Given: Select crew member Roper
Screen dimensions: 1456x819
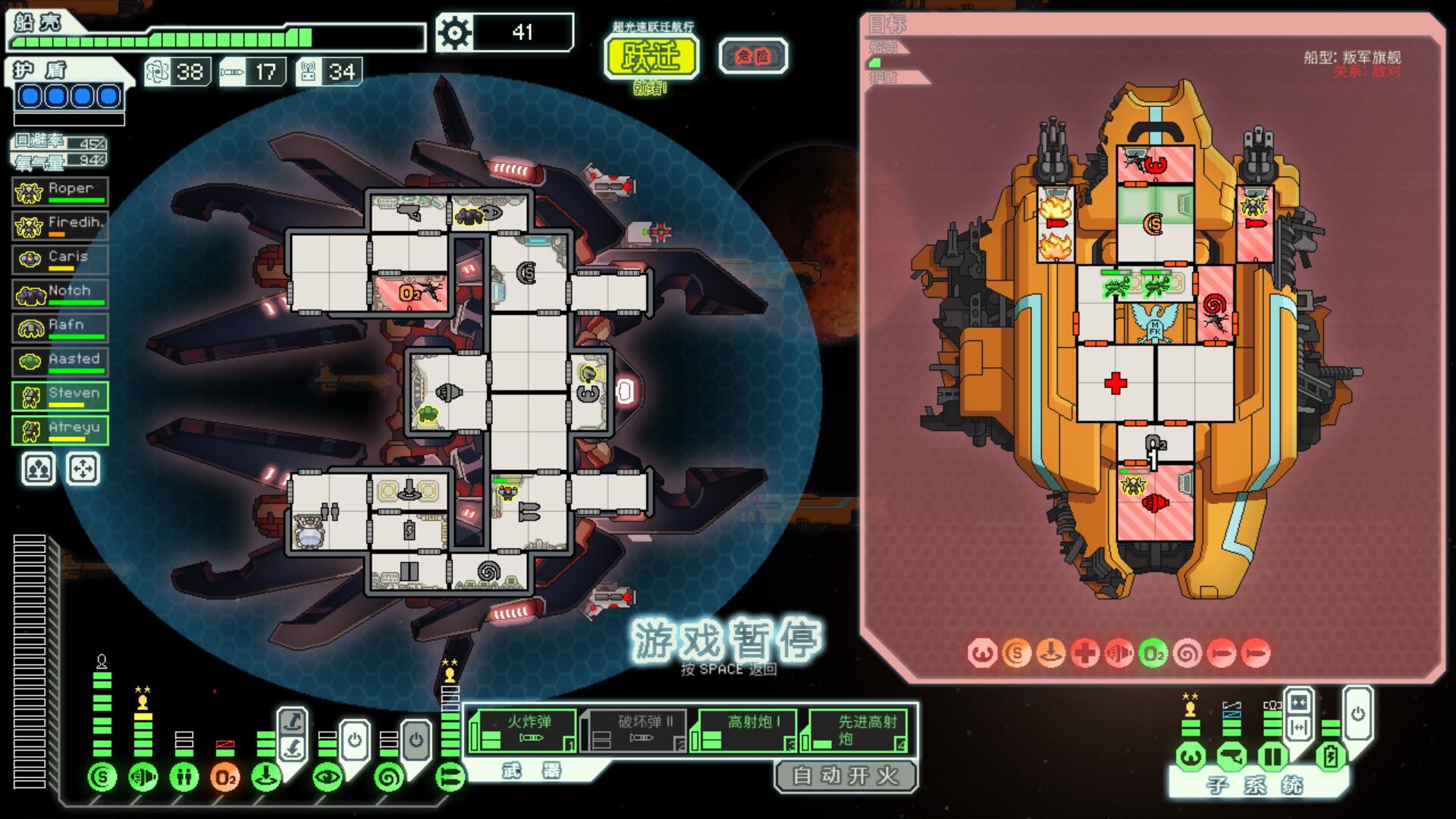Looking at the screenshot, I should point(61,192).
